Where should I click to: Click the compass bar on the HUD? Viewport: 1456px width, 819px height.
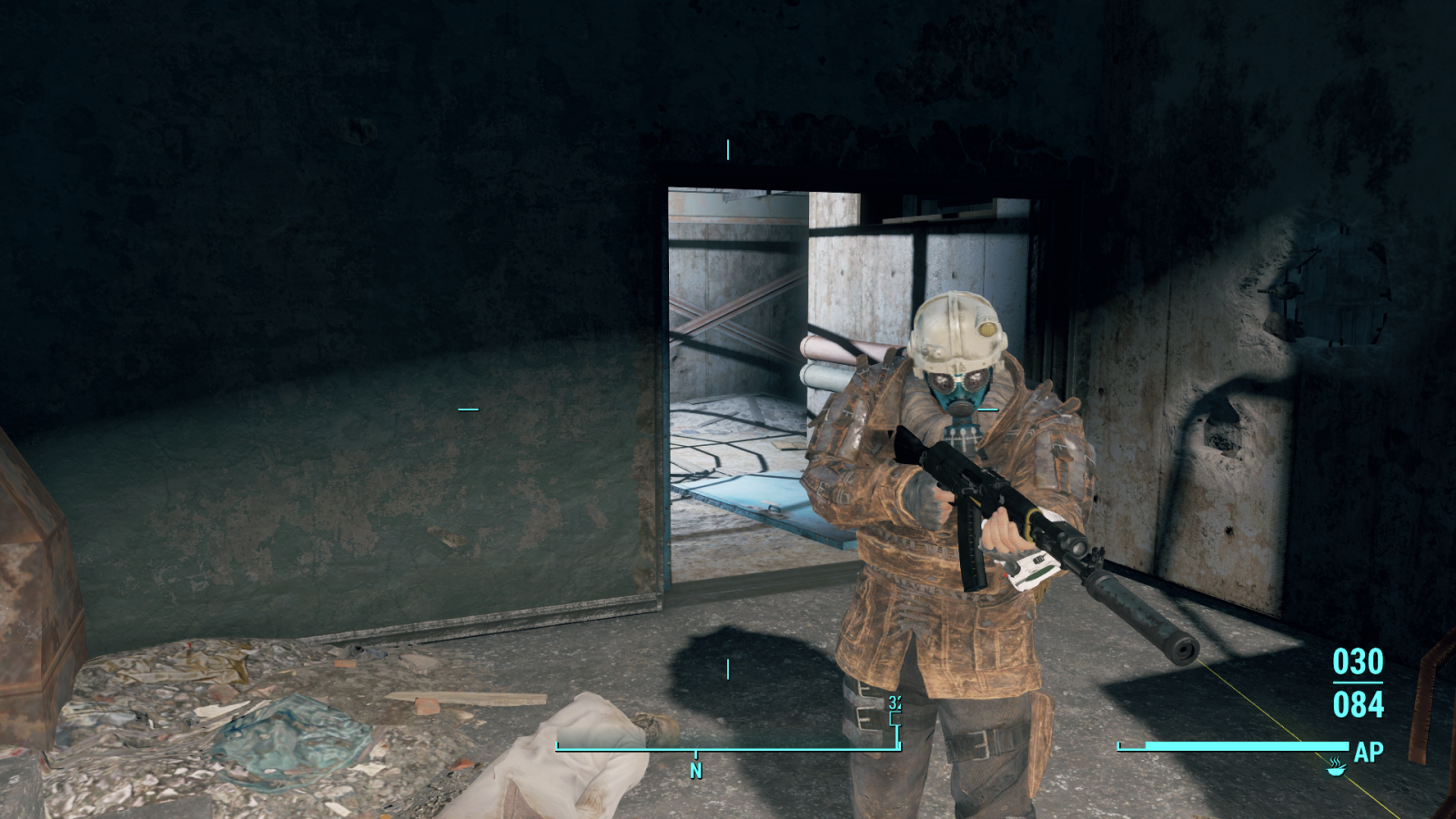pos(728,748)
